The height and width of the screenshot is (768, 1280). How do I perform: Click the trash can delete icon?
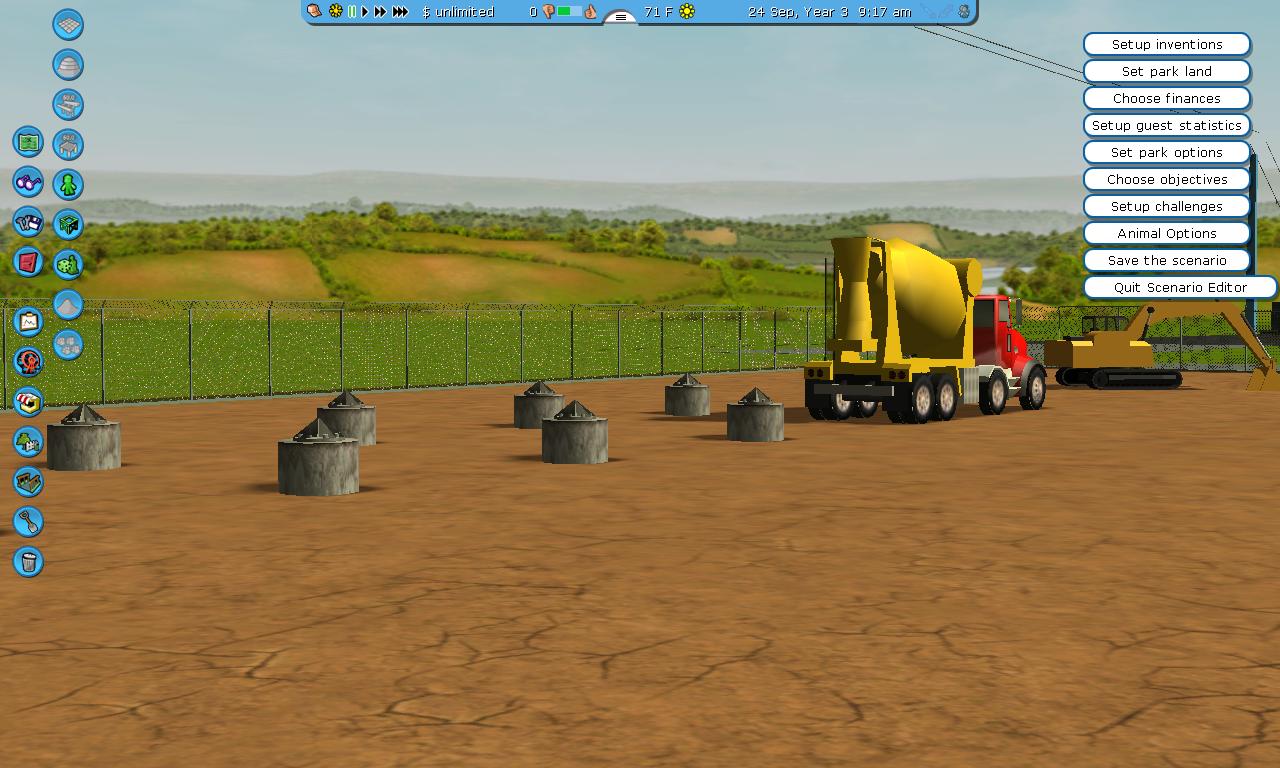tap(28, 561)
